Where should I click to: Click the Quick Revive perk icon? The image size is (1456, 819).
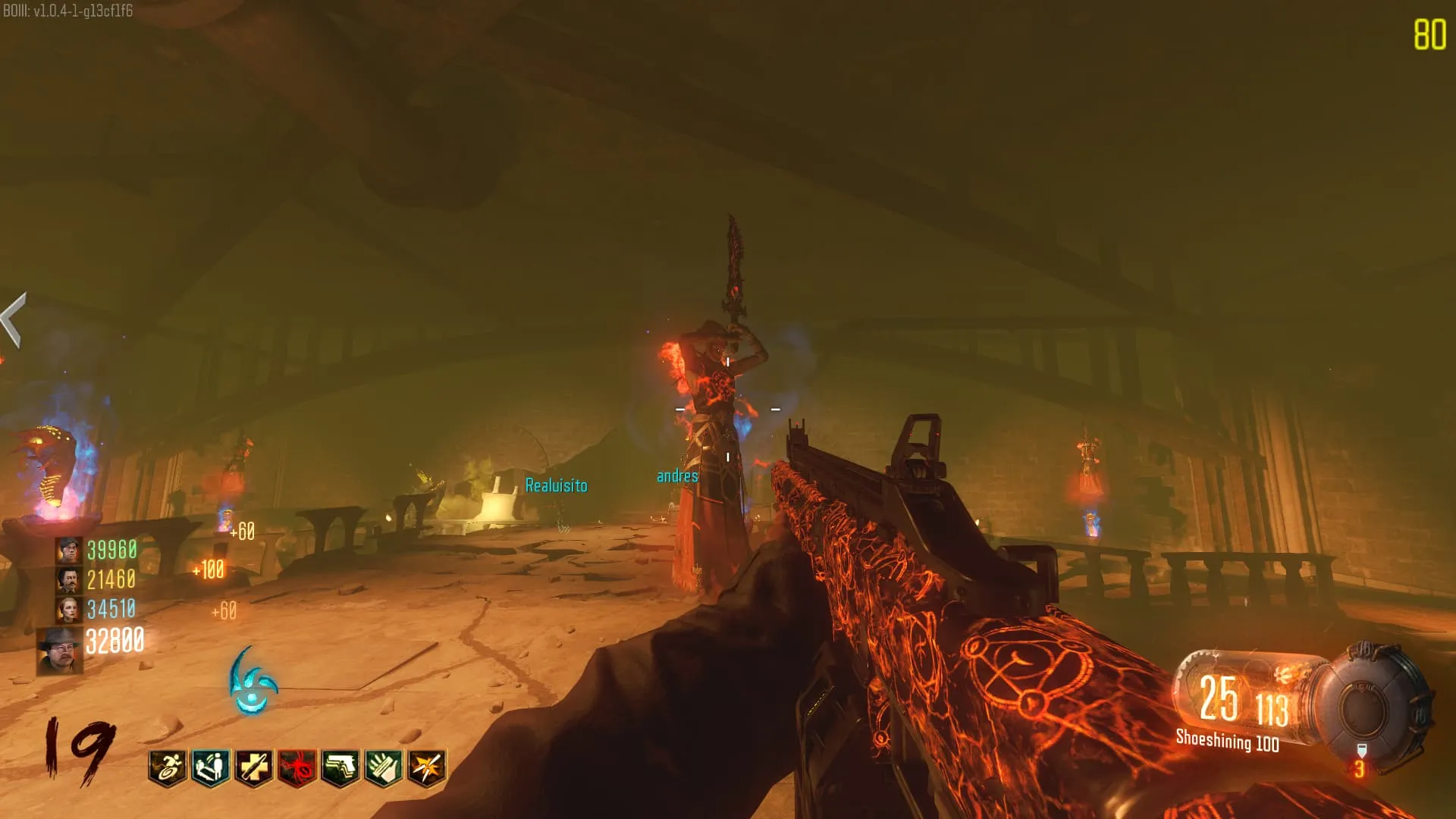pyautogui.click(x=211, y=767)
